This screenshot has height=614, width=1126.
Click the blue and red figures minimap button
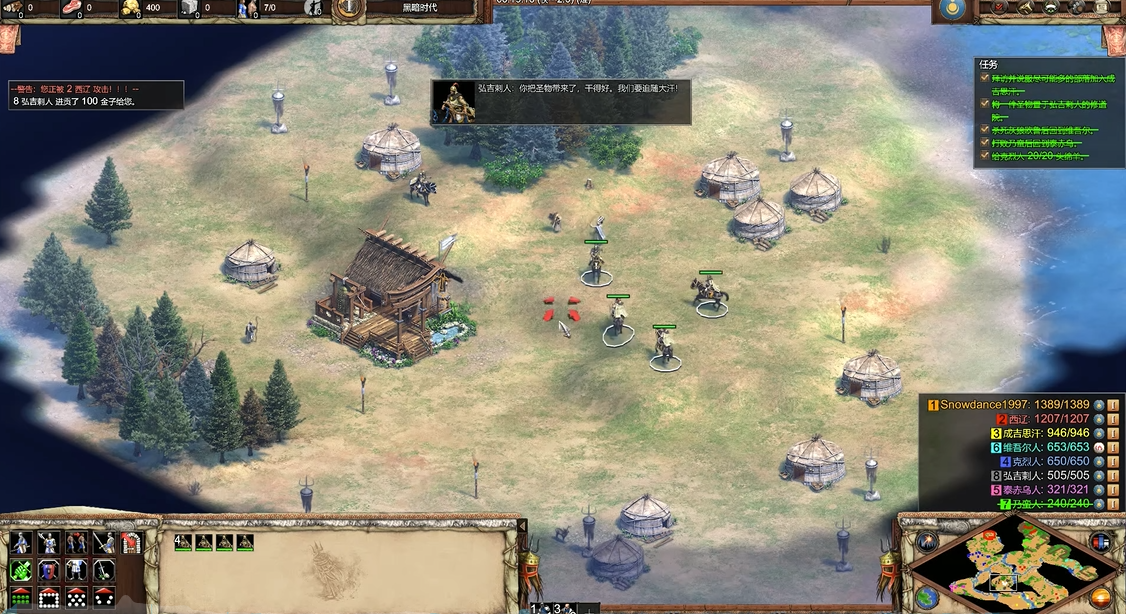(1101, 541)
